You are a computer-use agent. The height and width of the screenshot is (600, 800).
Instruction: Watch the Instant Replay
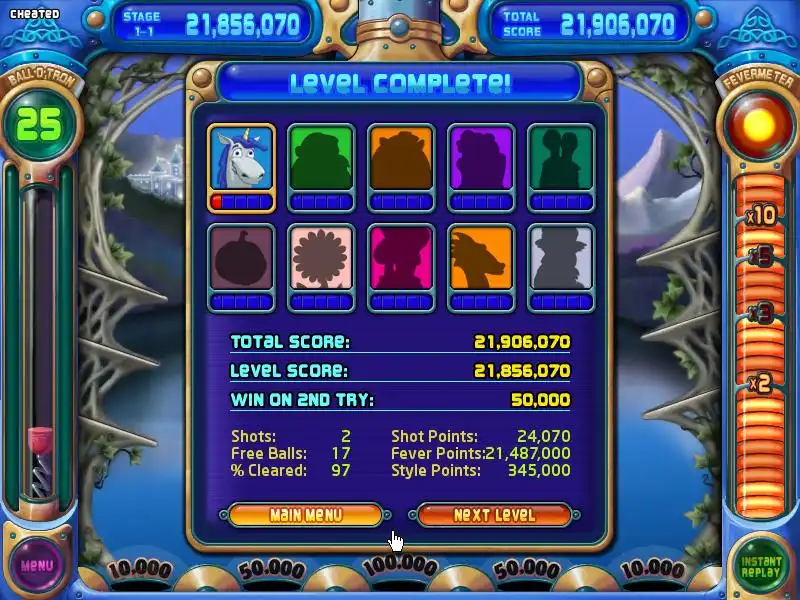click(x=761, y=565)
